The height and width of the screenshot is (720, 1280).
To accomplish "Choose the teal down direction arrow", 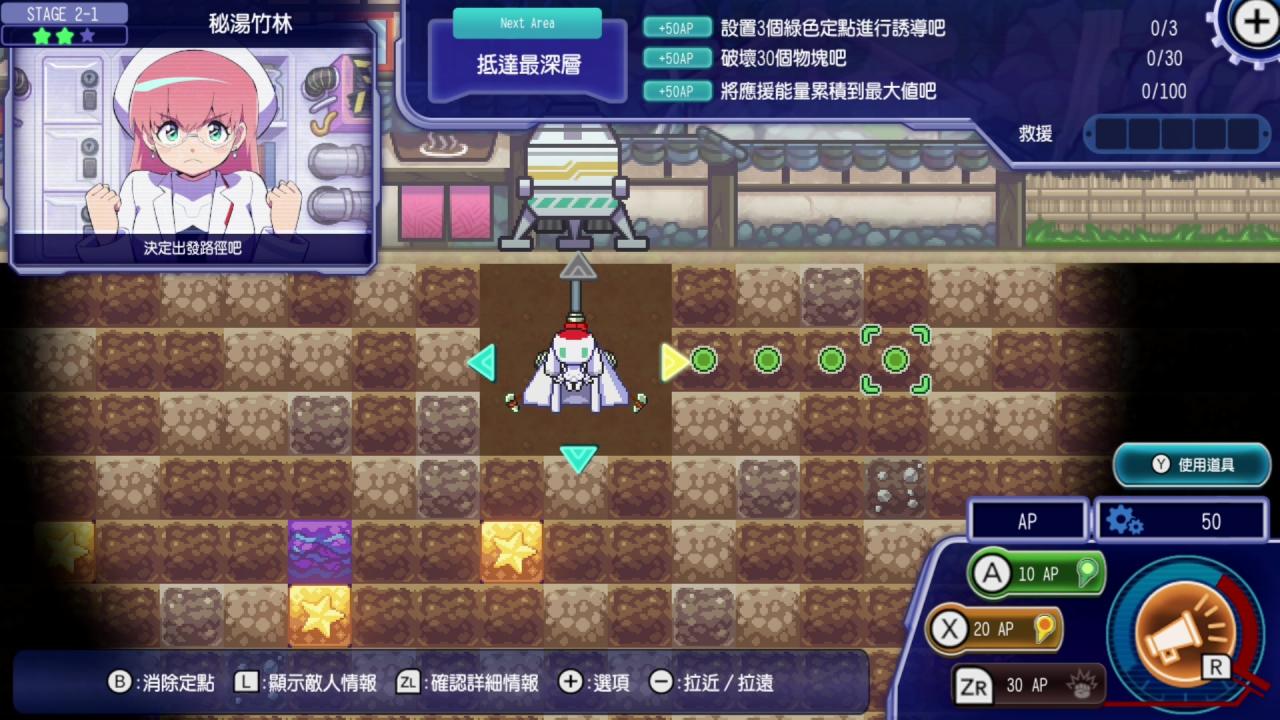I will [578, 459].
